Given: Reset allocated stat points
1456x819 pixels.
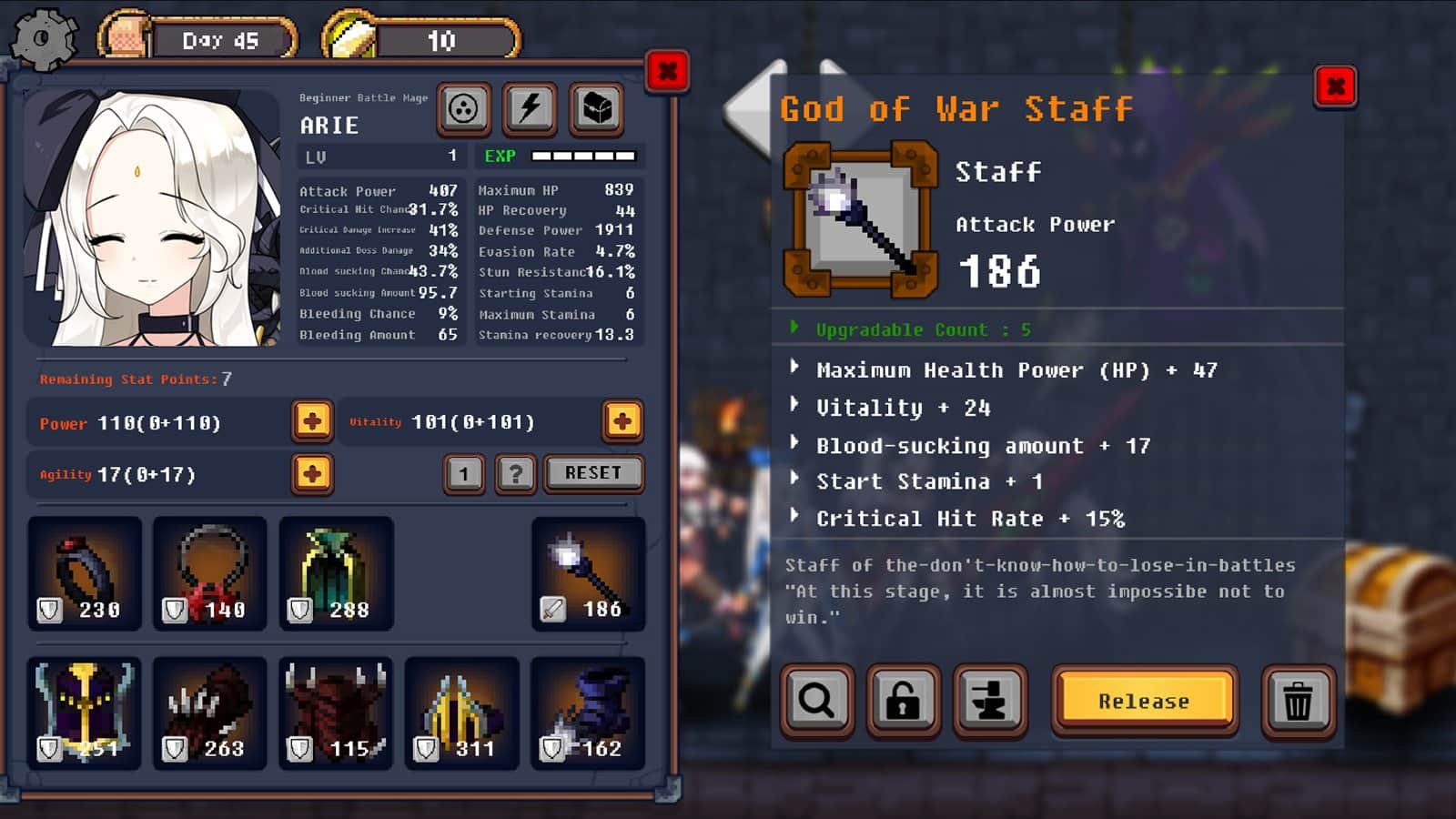Looking at the screenshot, I should [593, 473].
